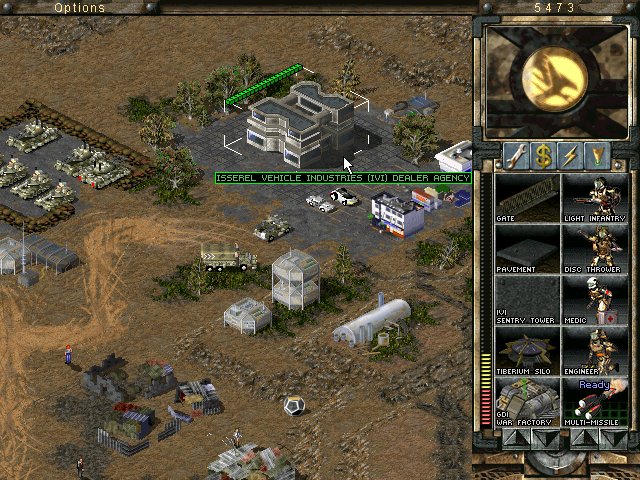Launch the ready Multi-Missile
Image resolution: width=640 pixels, height=480 pixels.
coord(593,401)
